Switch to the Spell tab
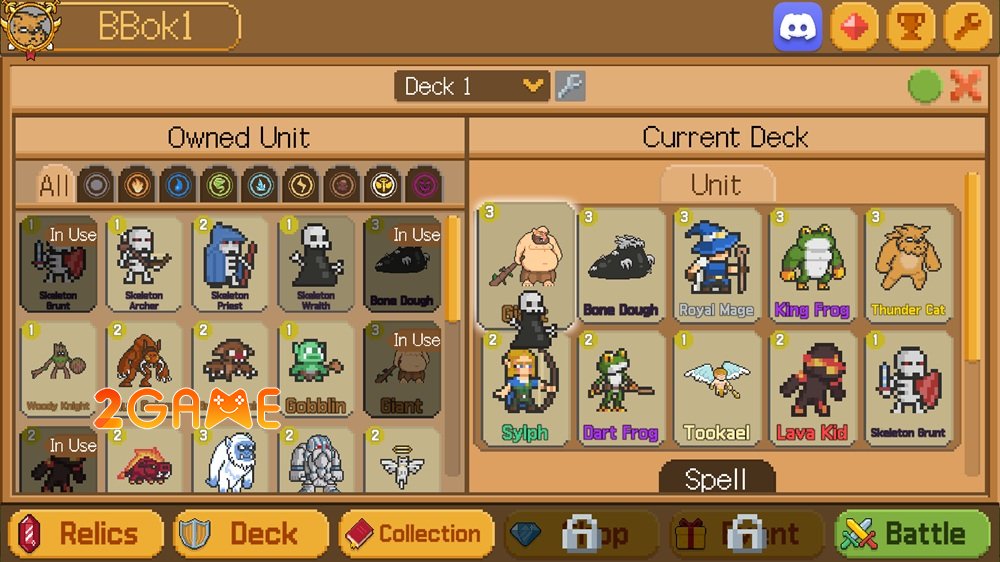Screen dimensions: 1000x562 pos(716,478)
